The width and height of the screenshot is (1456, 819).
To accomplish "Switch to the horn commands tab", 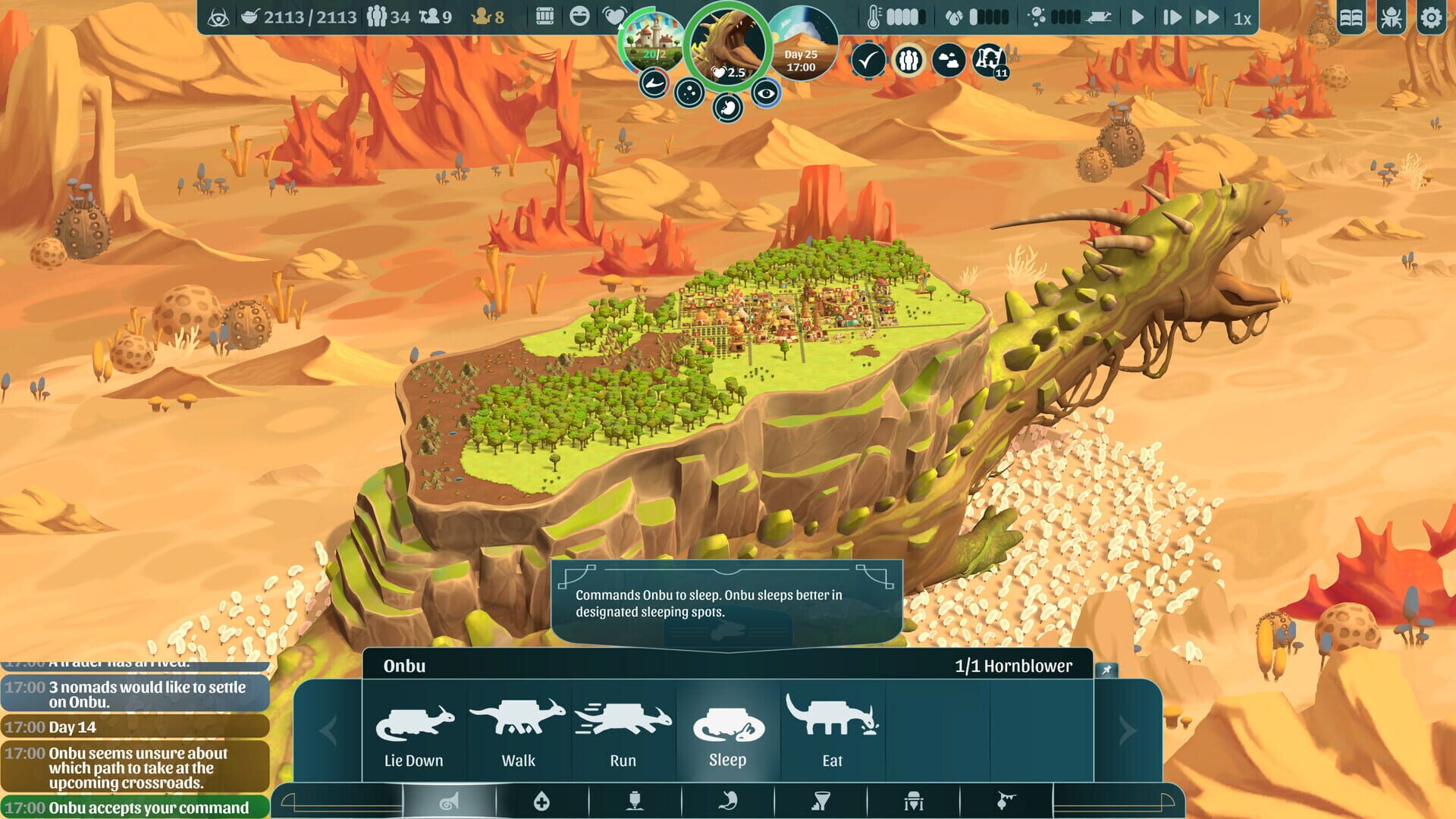I will pyautogui.click(x=447, y=800).
